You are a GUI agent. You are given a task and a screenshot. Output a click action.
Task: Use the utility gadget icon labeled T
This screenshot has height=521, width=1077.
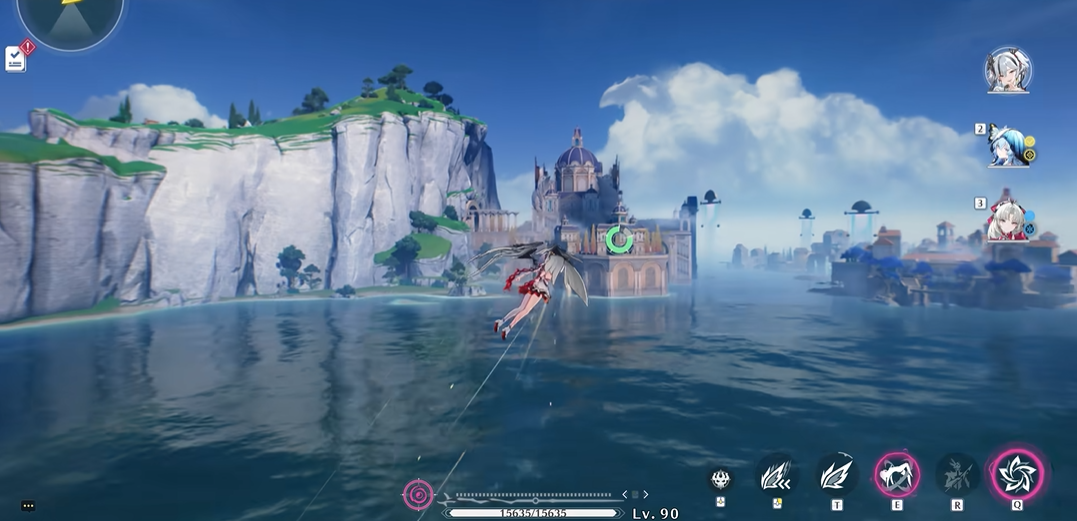[x=836, y=474]
